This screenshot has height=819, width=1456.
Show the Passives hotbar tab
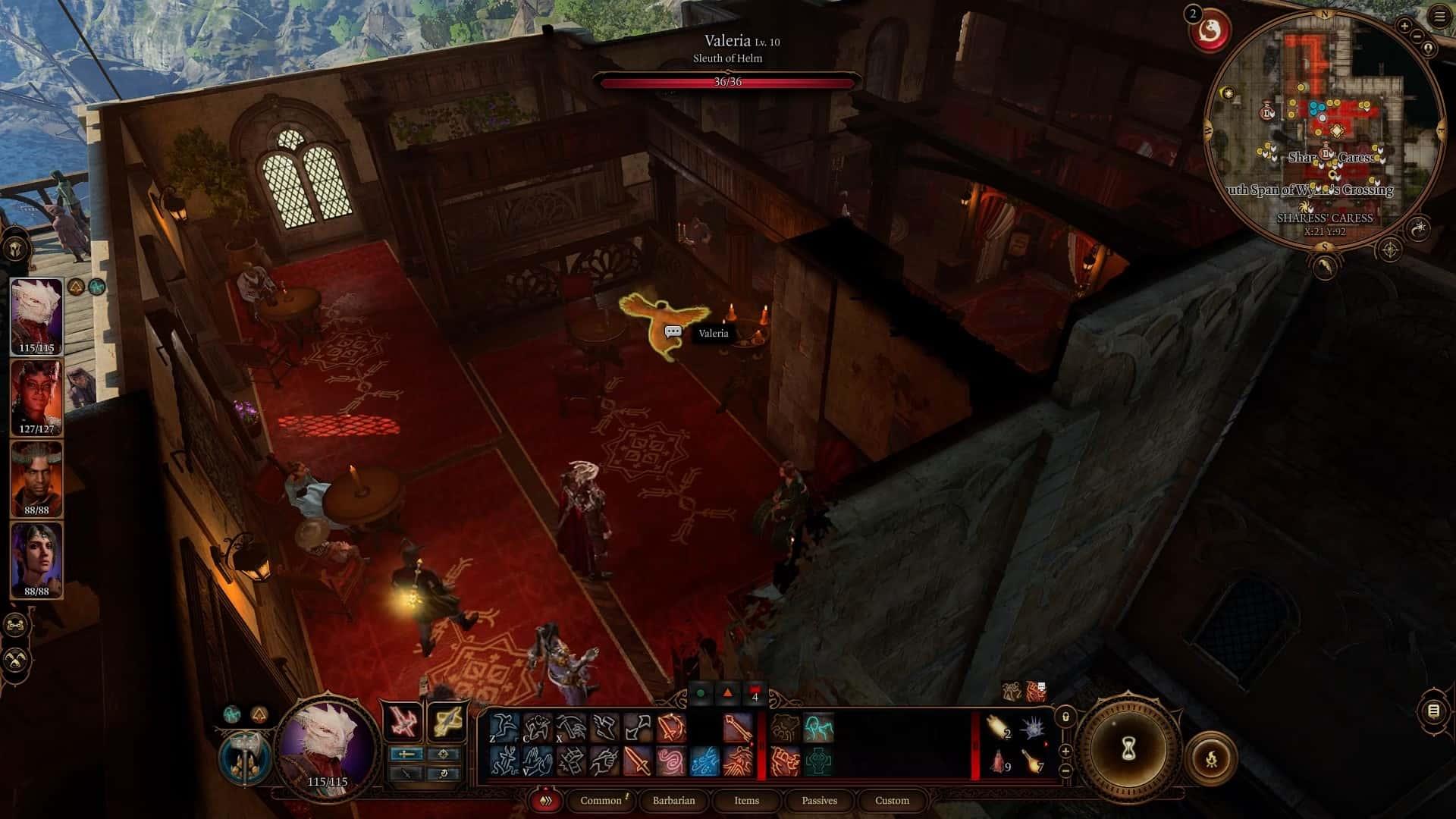point(819,800)
